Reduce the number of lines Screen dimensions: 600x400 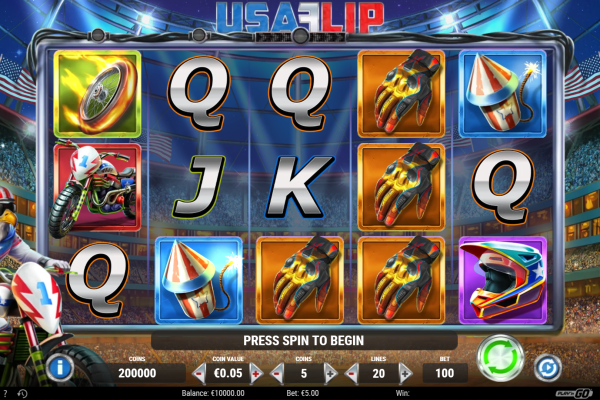pyautogui.click(x=352, y=374)
